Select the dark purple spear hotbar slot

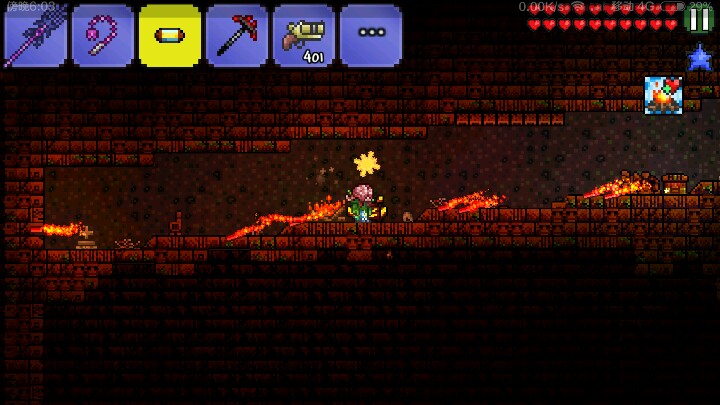(35, 35)
